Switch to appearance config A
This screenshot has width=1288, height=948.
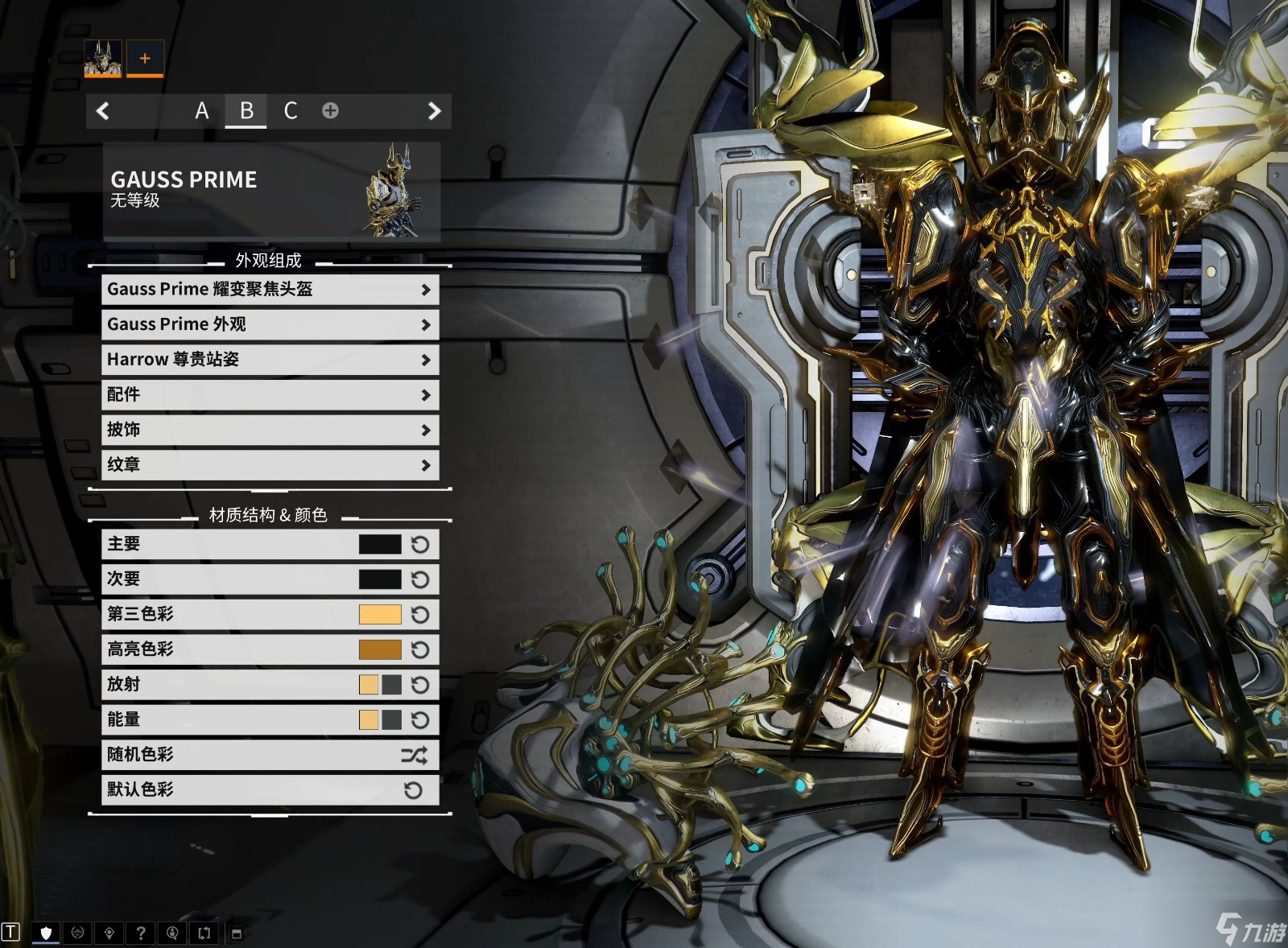[x=201, y=110]
